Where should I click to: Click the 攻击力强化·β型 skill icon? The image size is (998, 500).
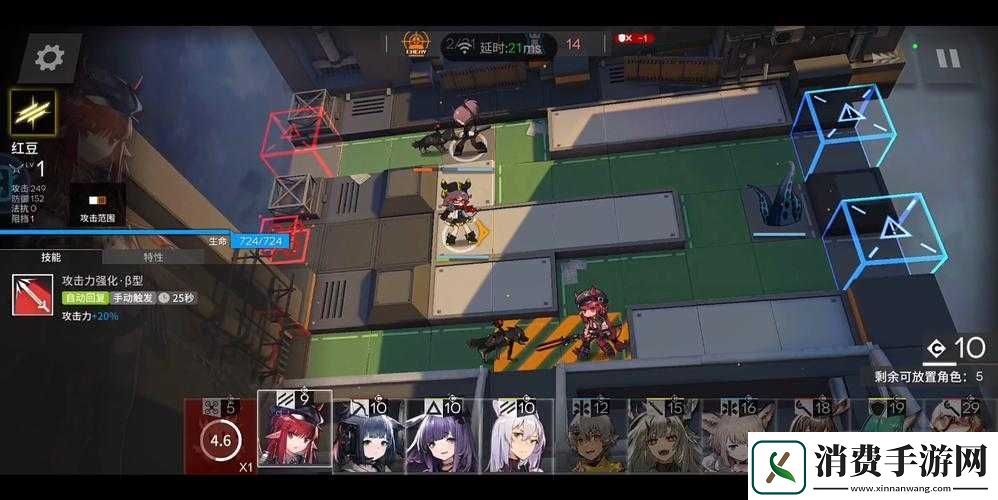(x=33, y=295)
